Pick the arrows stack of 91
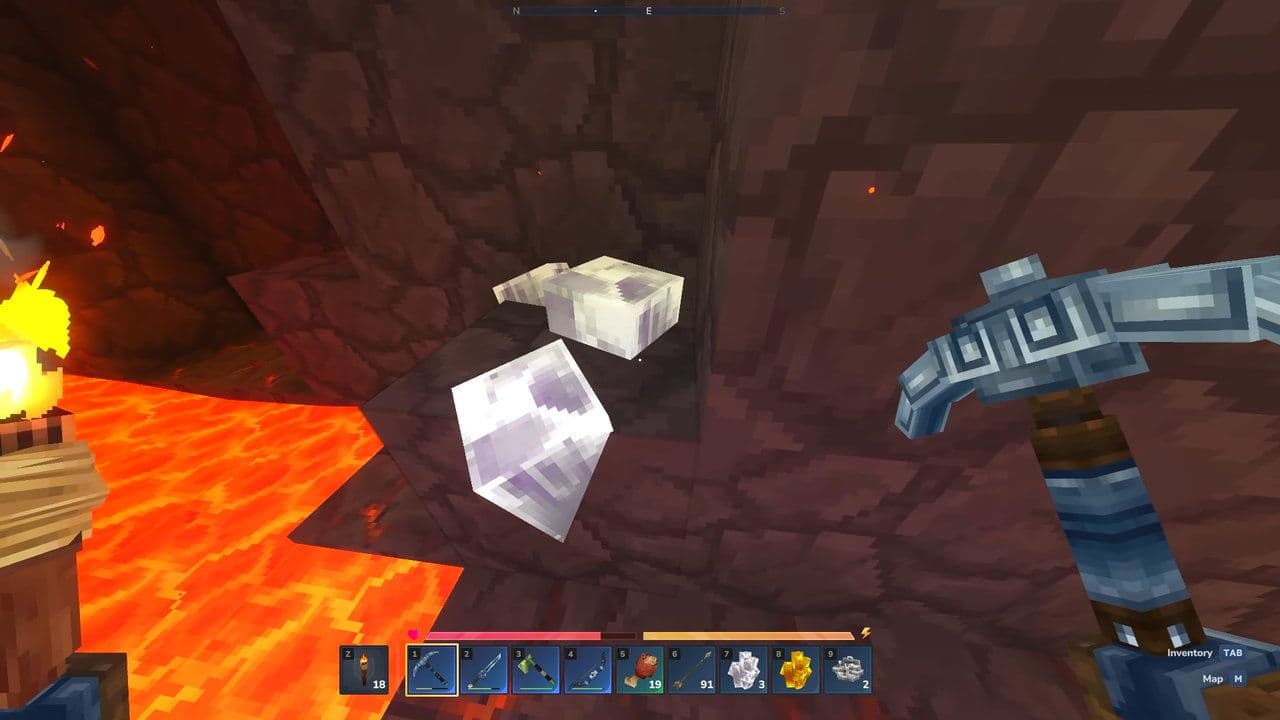Image resolution: width=1280 pixels, height=720 pixels. [692, 670]
